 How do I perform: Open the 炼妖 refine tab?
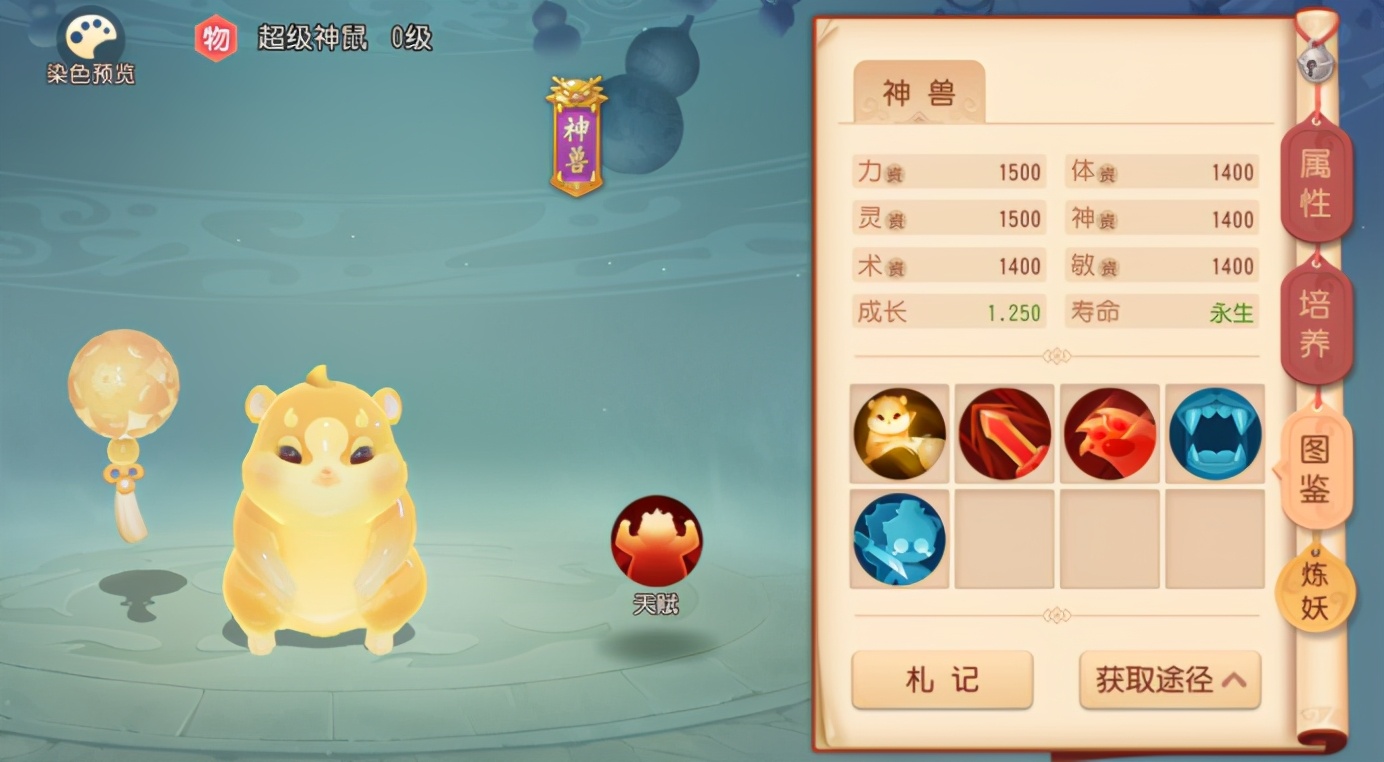pos(1316,588)
